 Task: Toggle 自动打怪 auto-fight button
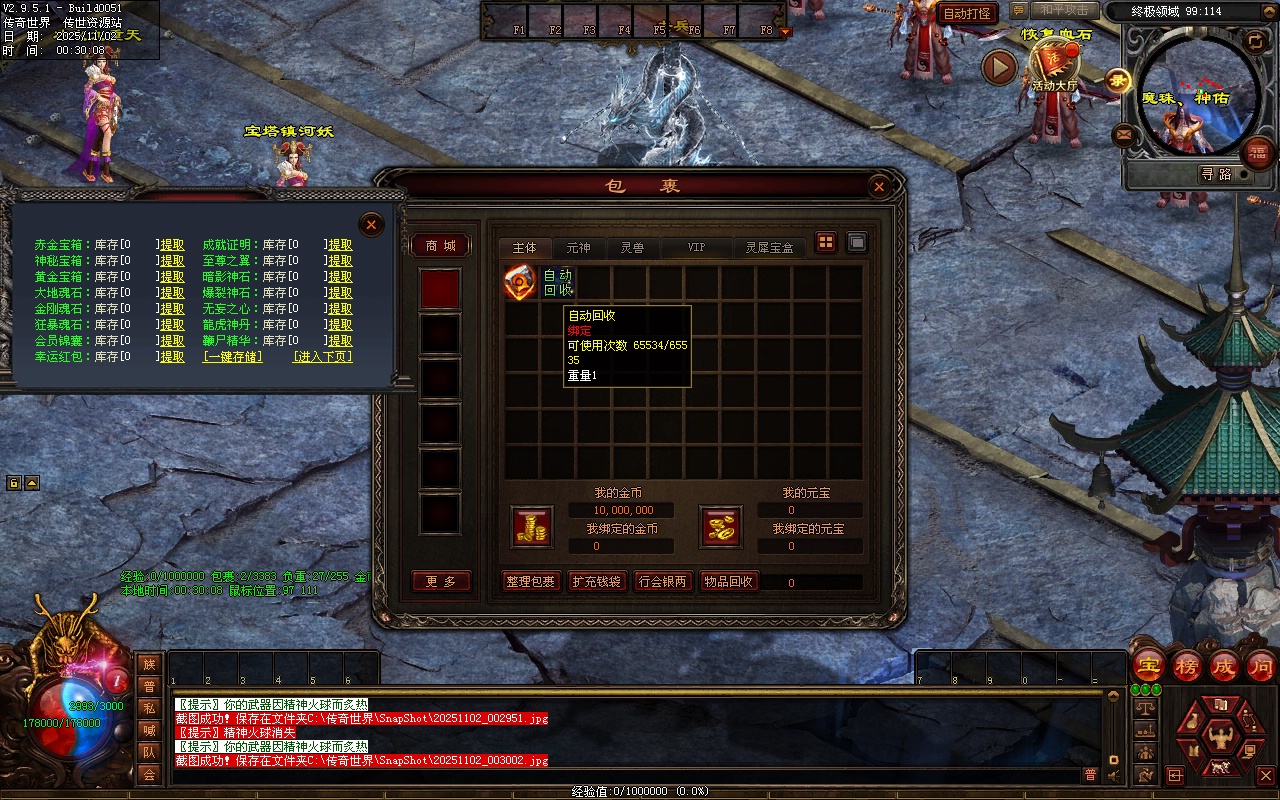(967, 13)
